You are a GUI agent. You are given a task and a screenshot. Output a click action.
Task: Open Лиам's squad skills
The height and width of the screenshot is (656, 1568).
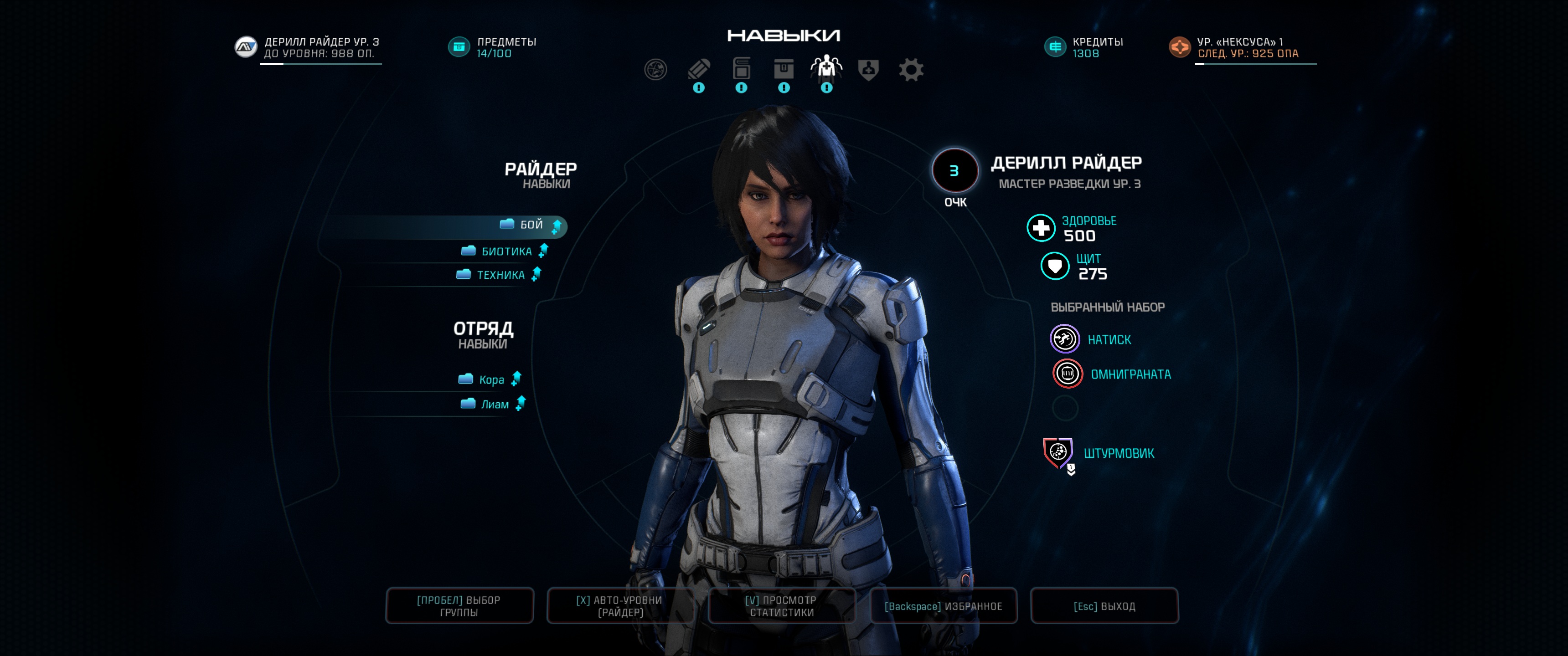[x=494, y=405]
